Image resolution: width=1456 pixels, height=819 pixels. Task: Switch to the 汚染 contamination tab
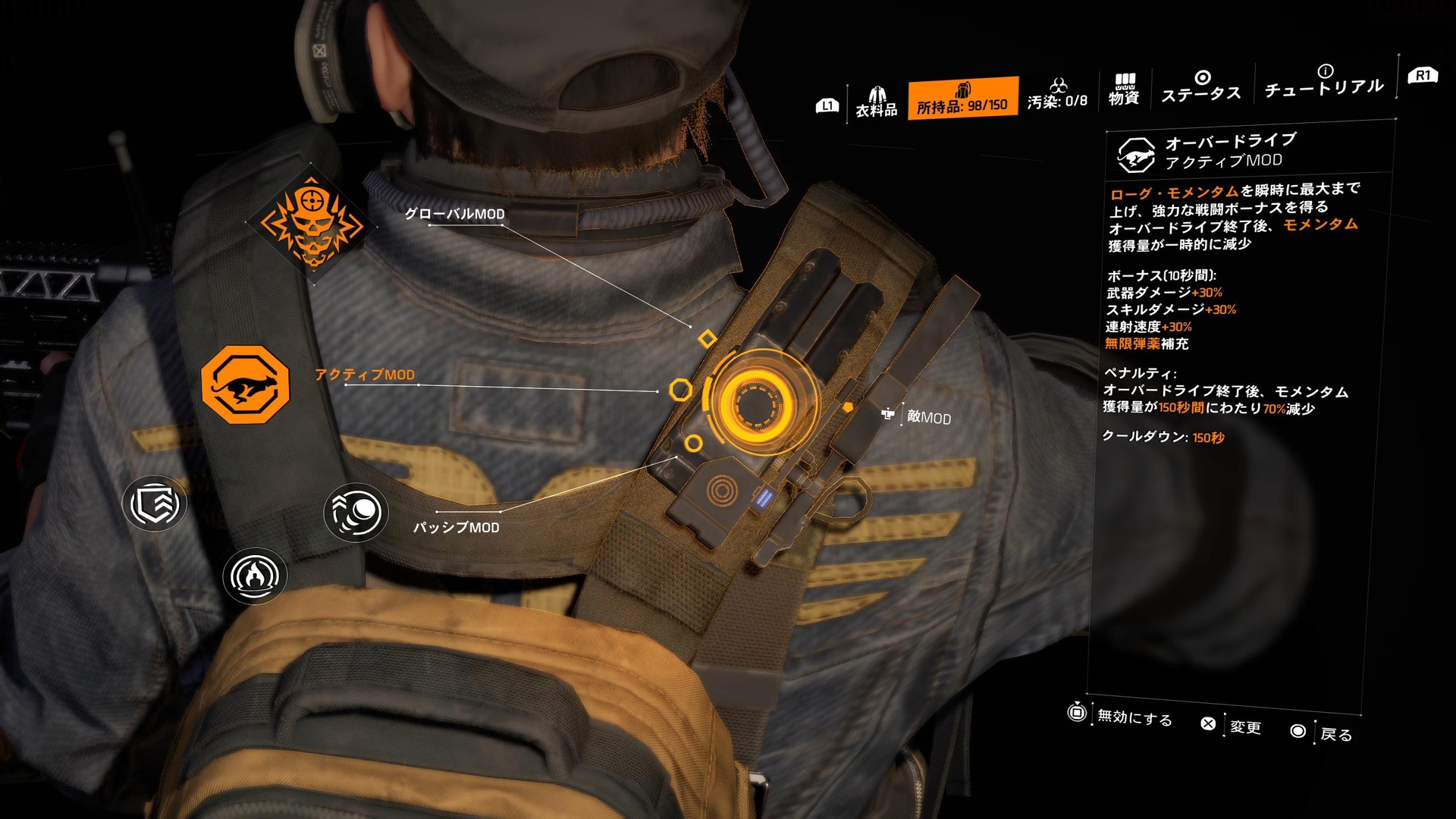coord(1057,94)
